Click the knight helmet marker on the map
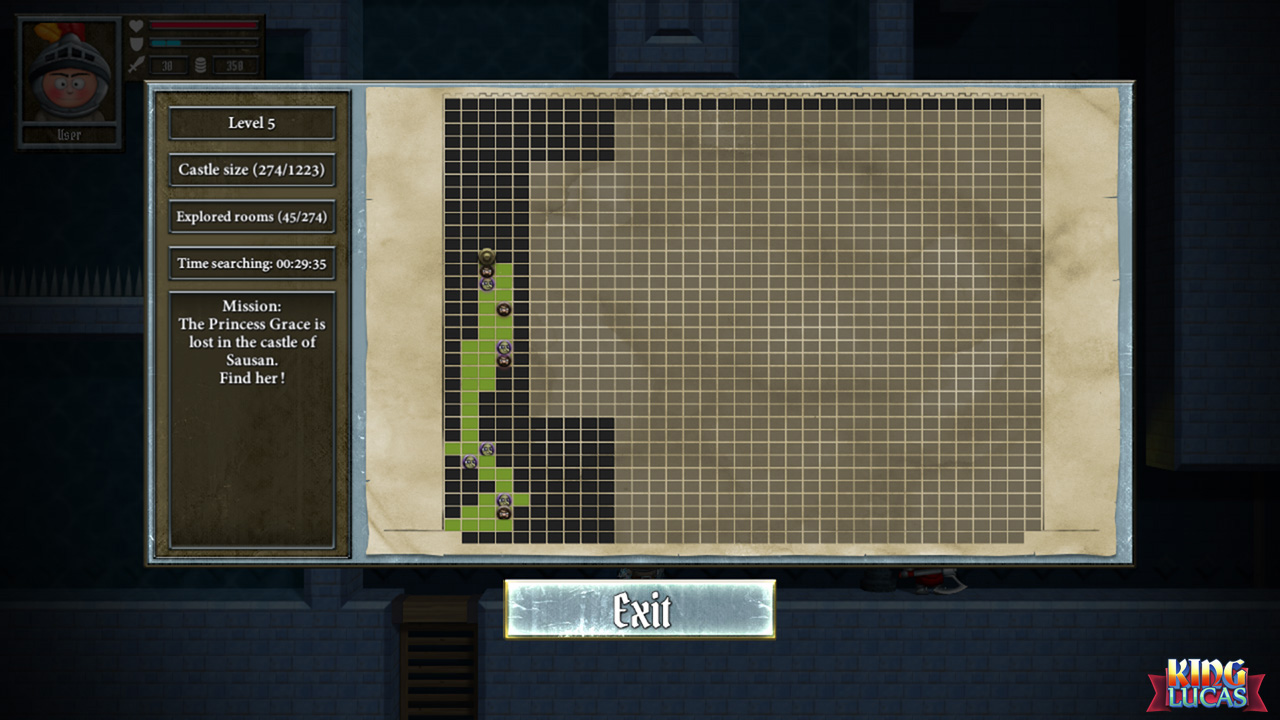Viewport: 1280px width, 720px height. (486, 255)
